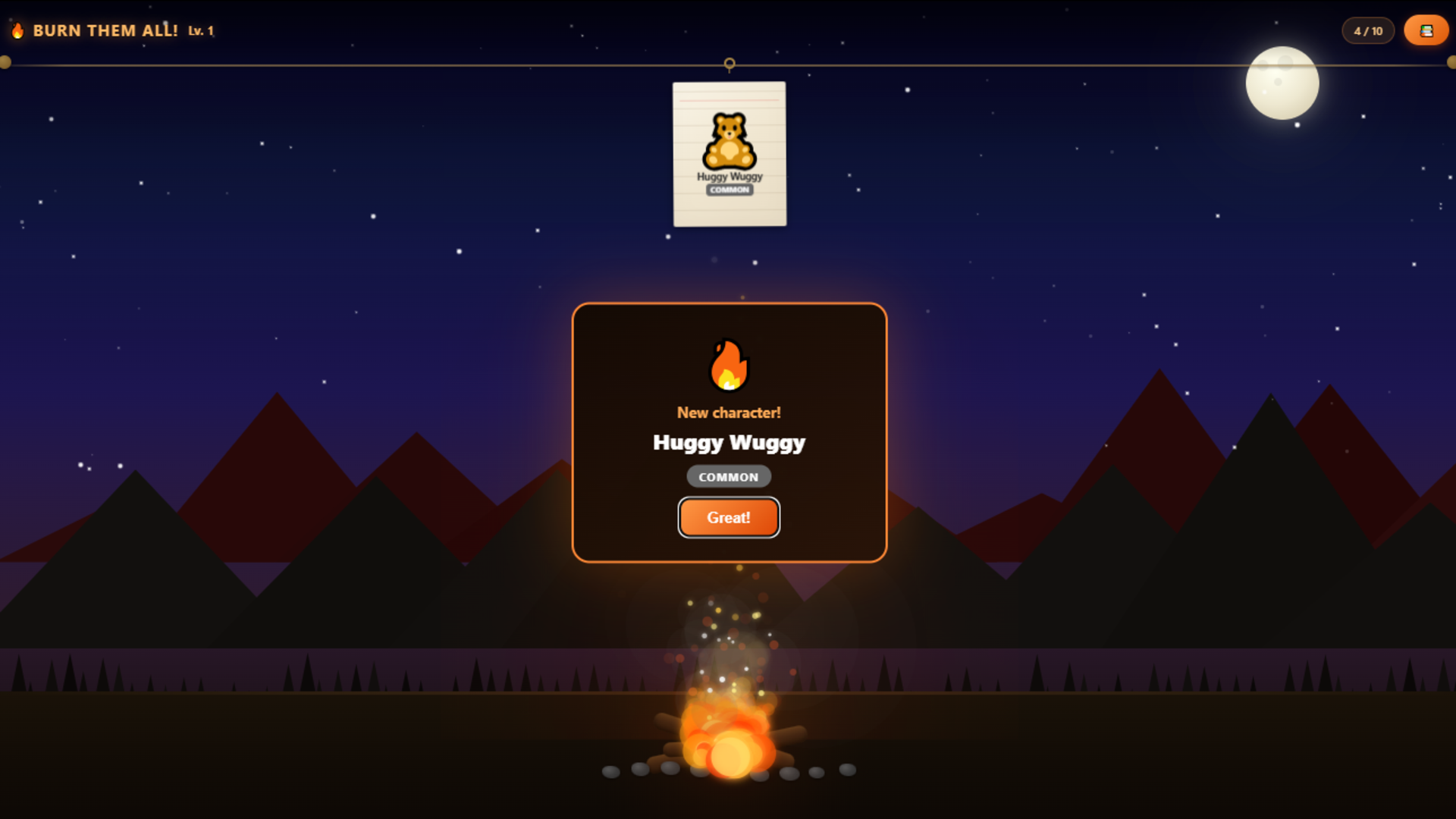Click the 4 / 10 progress counter
This screenshot has width=1456, height=819.
(x=1367, y=30)
